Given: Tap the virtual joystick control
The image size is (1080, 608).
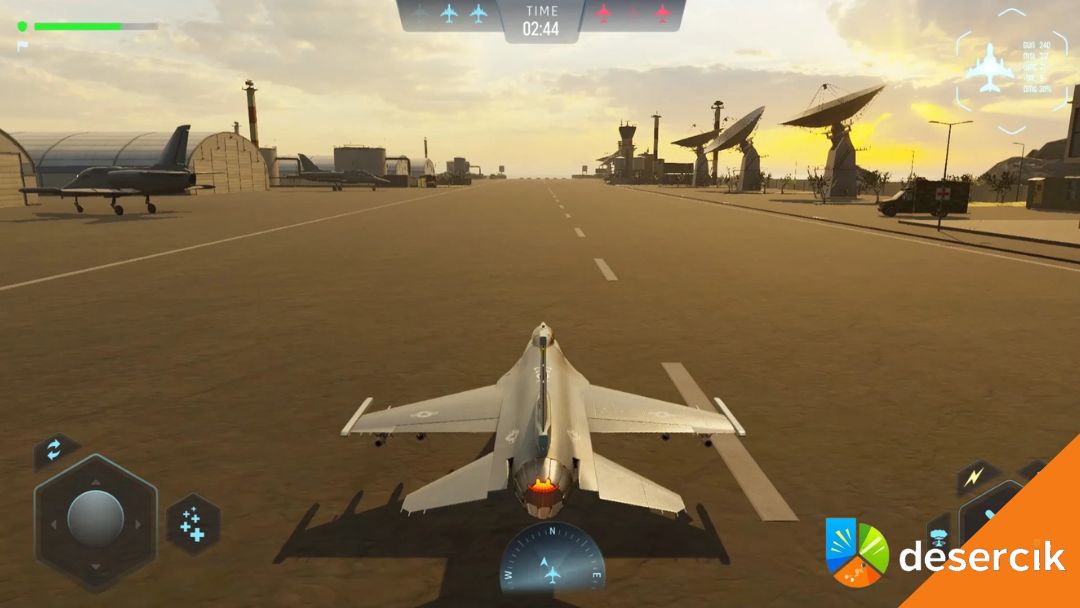Looking at the screenshot, I should click(x=95, y=519).
